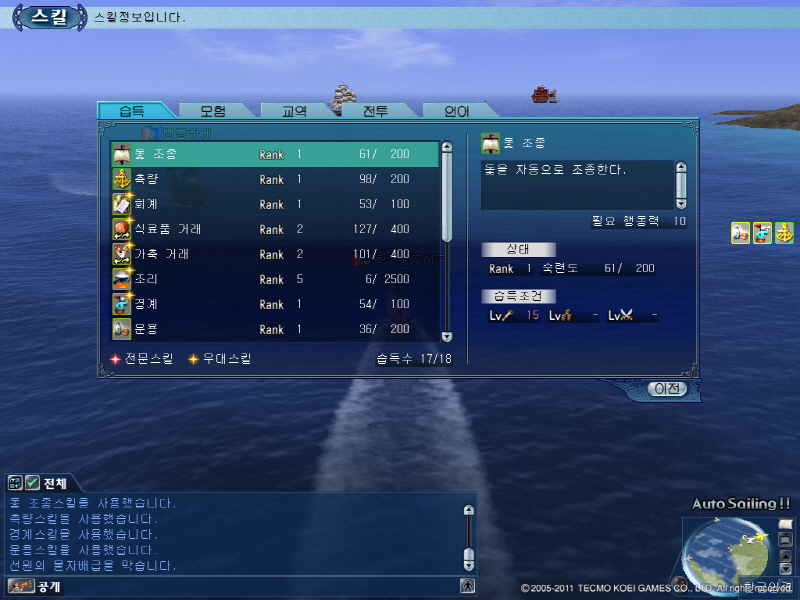Viewport: 800px width, 600px height.
Task: Click the 이전 back button
Action: (x=667, y=389)
